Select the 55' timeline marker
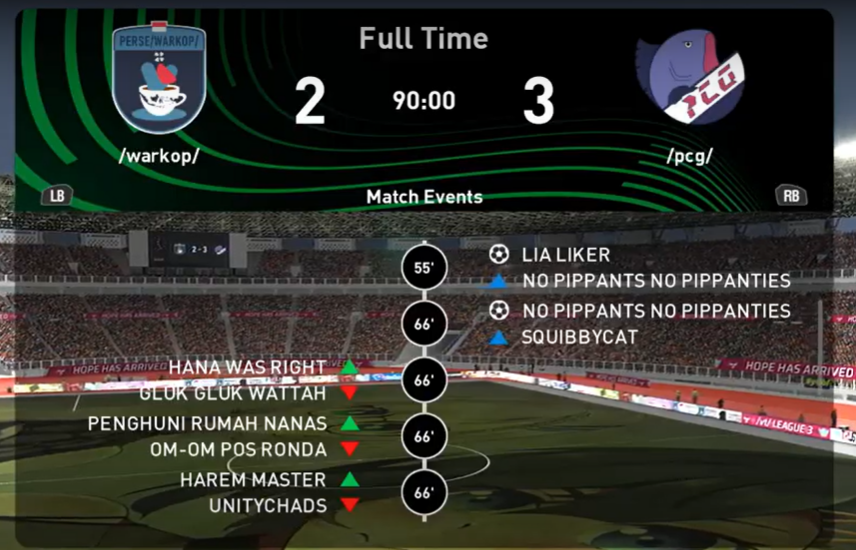 click(x=423, y=269)
